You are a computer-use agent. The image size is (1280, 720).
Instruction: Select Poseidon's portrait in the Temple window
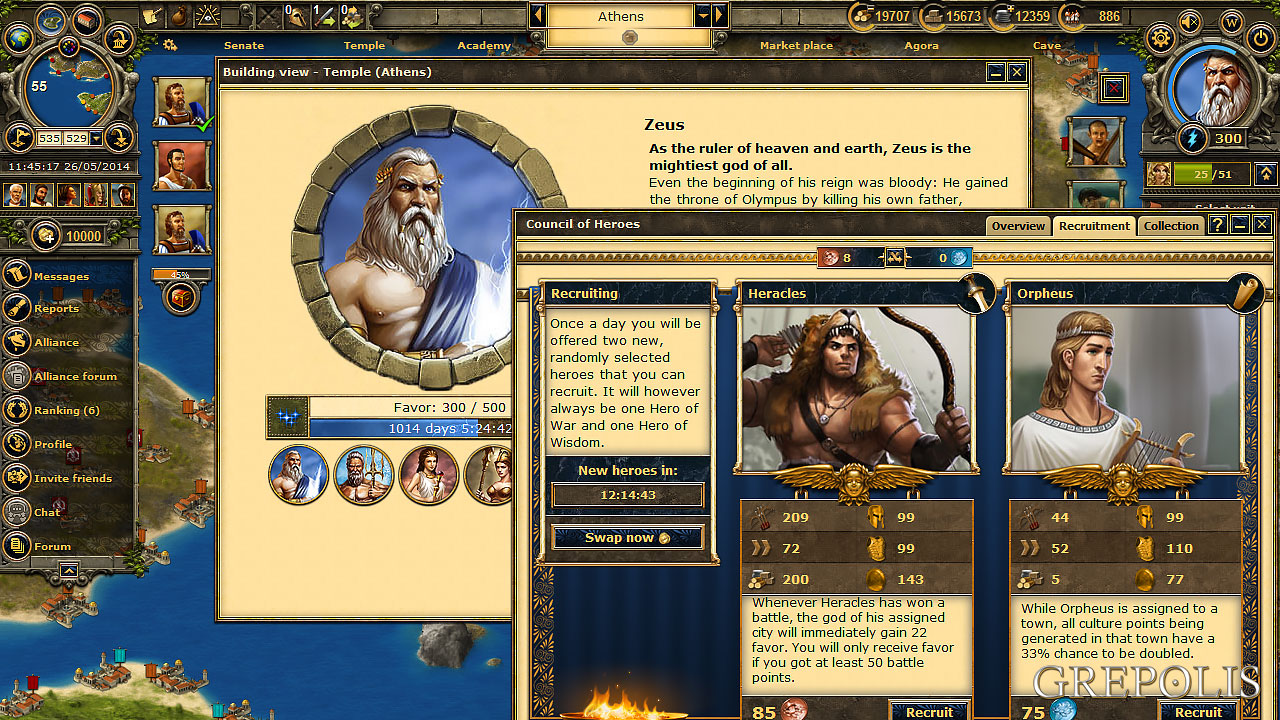pyautogui.click(x=363, y=475)
